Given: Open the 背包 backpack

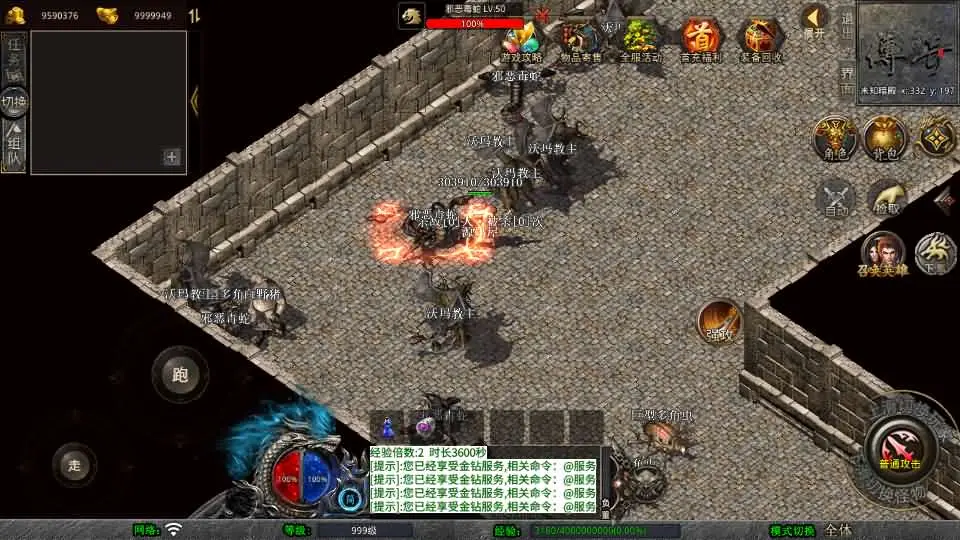Looking at the screenshot, I should pos(885,137).
